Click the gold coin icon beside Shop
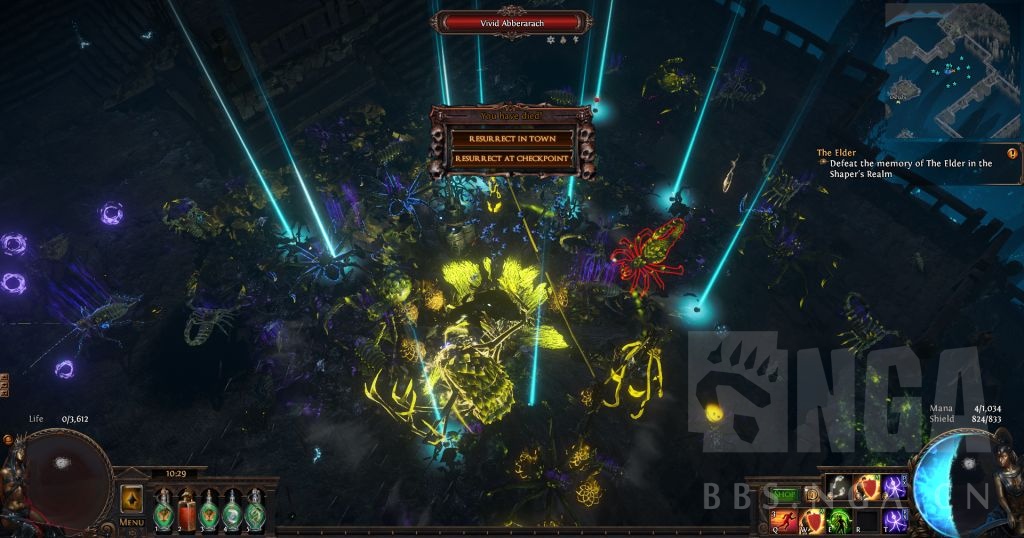This screenshot has height=538, width=1024. 812,494
